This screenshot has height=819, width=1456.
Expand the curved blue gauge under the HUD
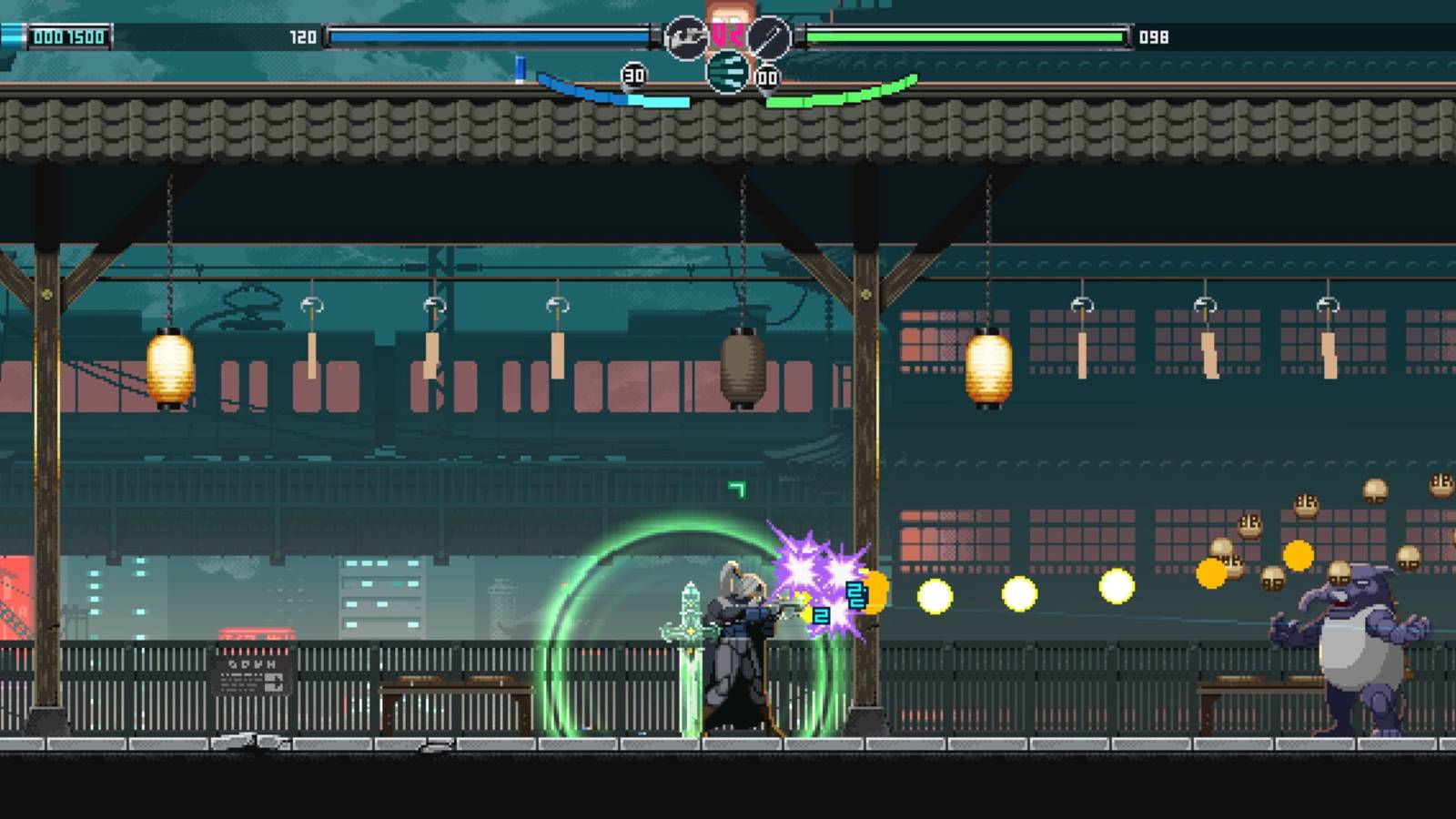pyautogui.click(x=601, y=91)
